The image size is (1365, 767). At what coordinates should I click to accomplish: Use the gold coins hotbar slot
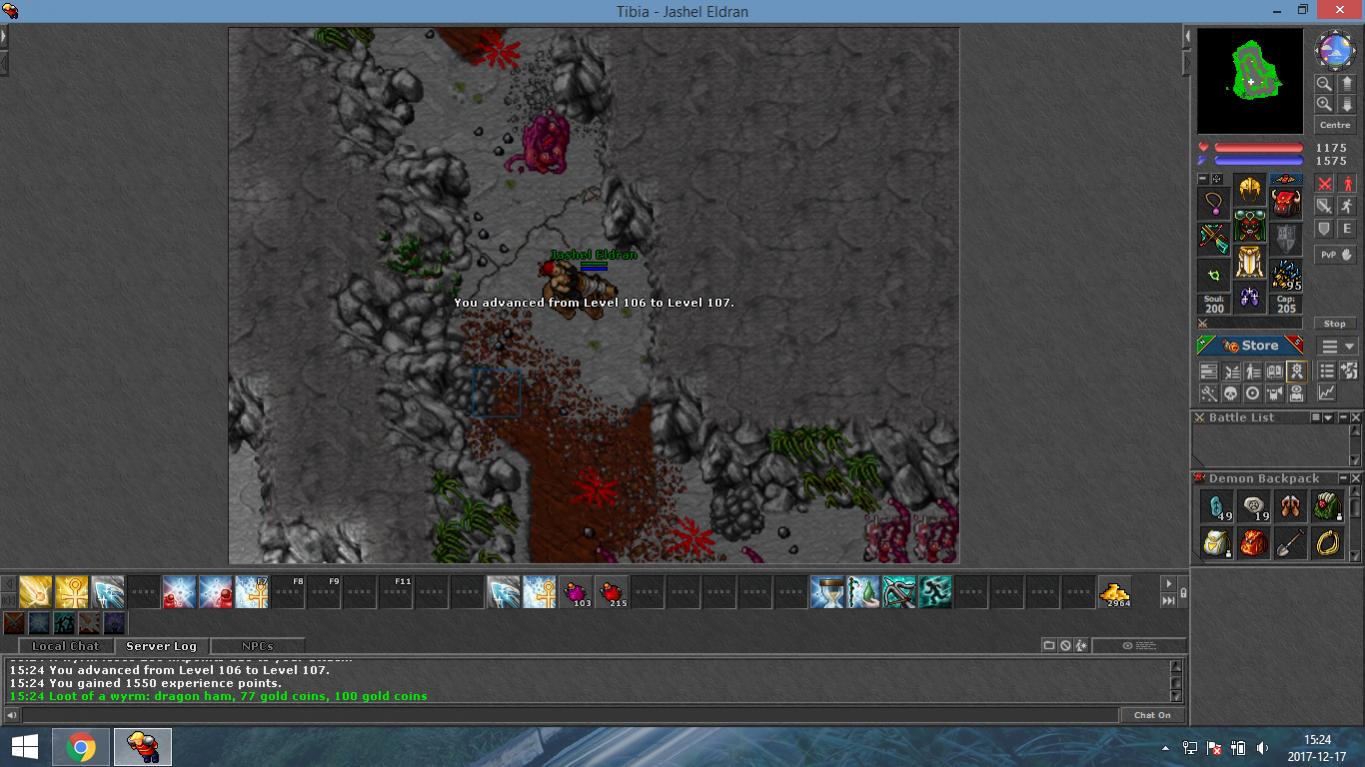pyautogui.click(x=1114, y=592)
